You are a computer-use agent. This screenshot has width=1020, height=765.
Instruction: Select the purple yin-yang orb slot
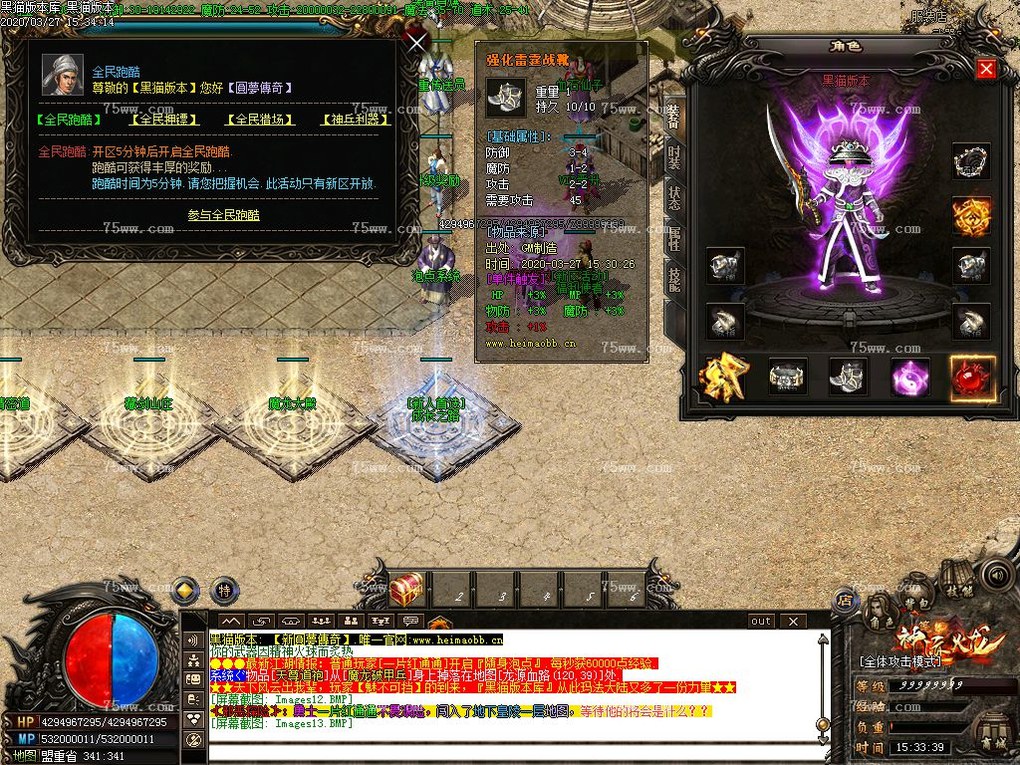point(910,377)
